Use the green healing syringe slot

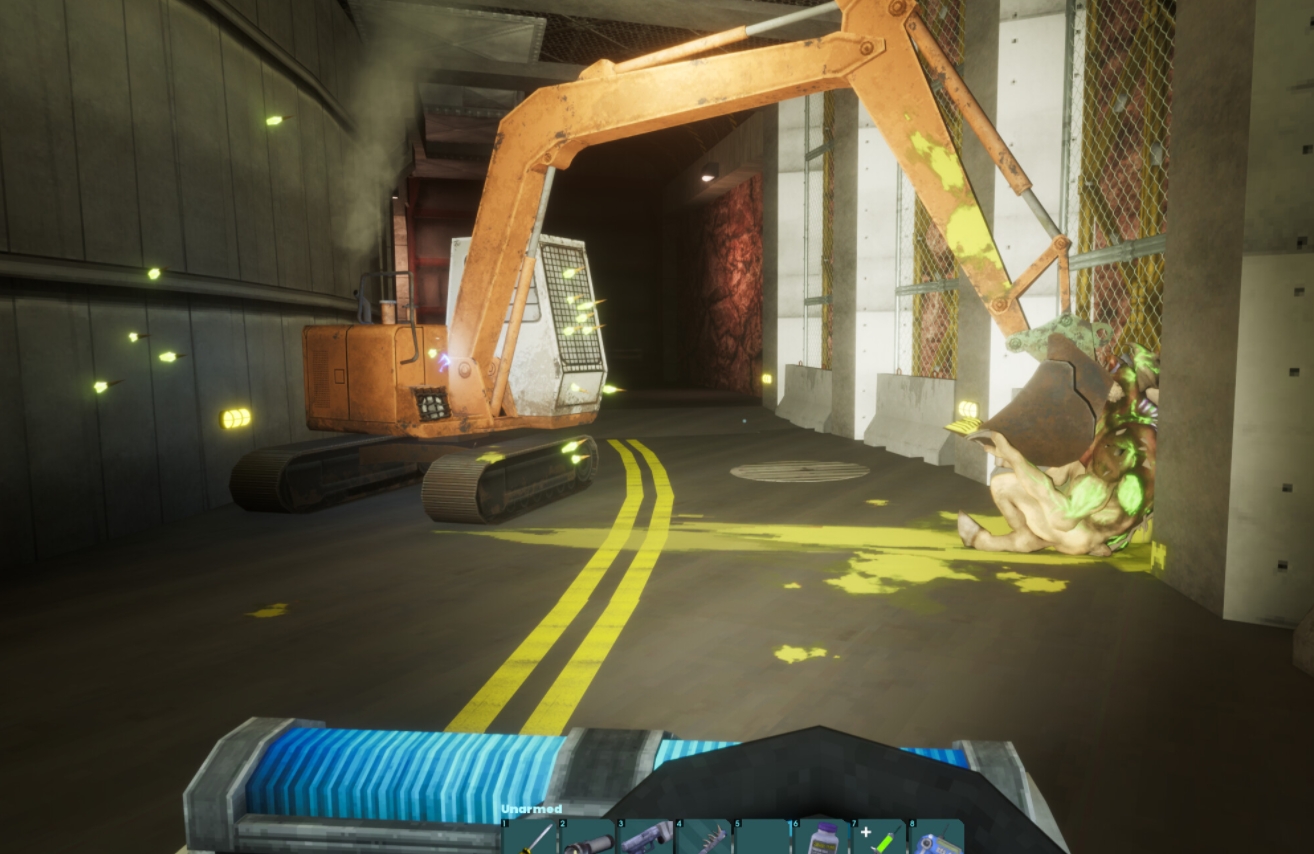[878, 838]
